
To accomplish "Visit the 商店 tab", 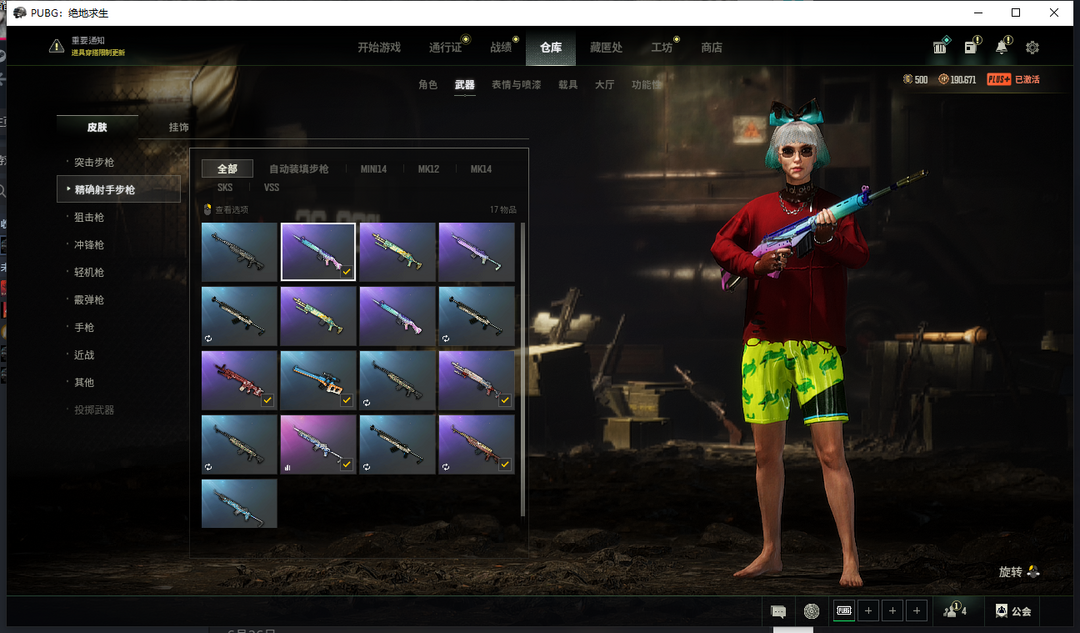I will (x=711, y=47).
